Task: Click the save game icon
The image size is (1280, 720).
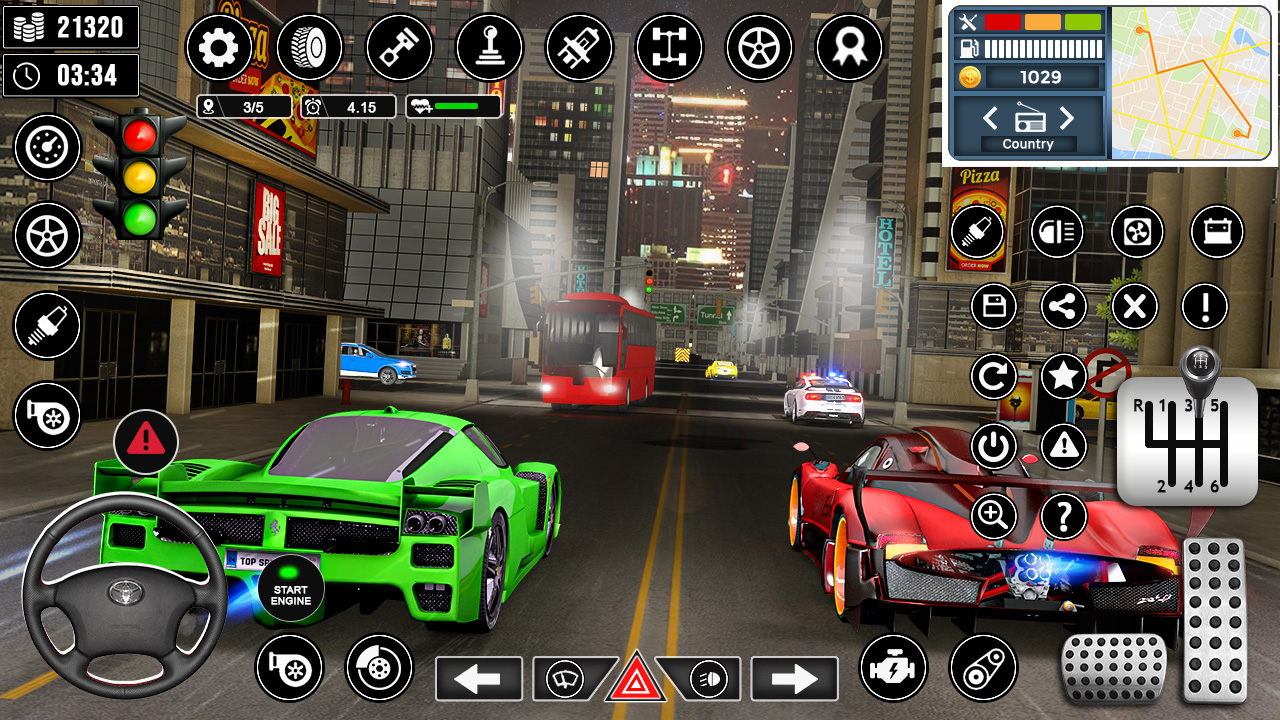Action: tap(993, 306)
